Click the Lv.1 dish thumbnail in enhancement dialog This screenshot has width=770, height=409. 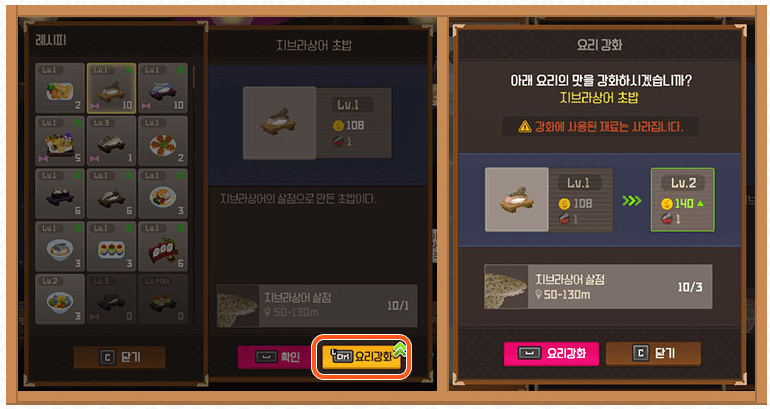click(516, 200)
